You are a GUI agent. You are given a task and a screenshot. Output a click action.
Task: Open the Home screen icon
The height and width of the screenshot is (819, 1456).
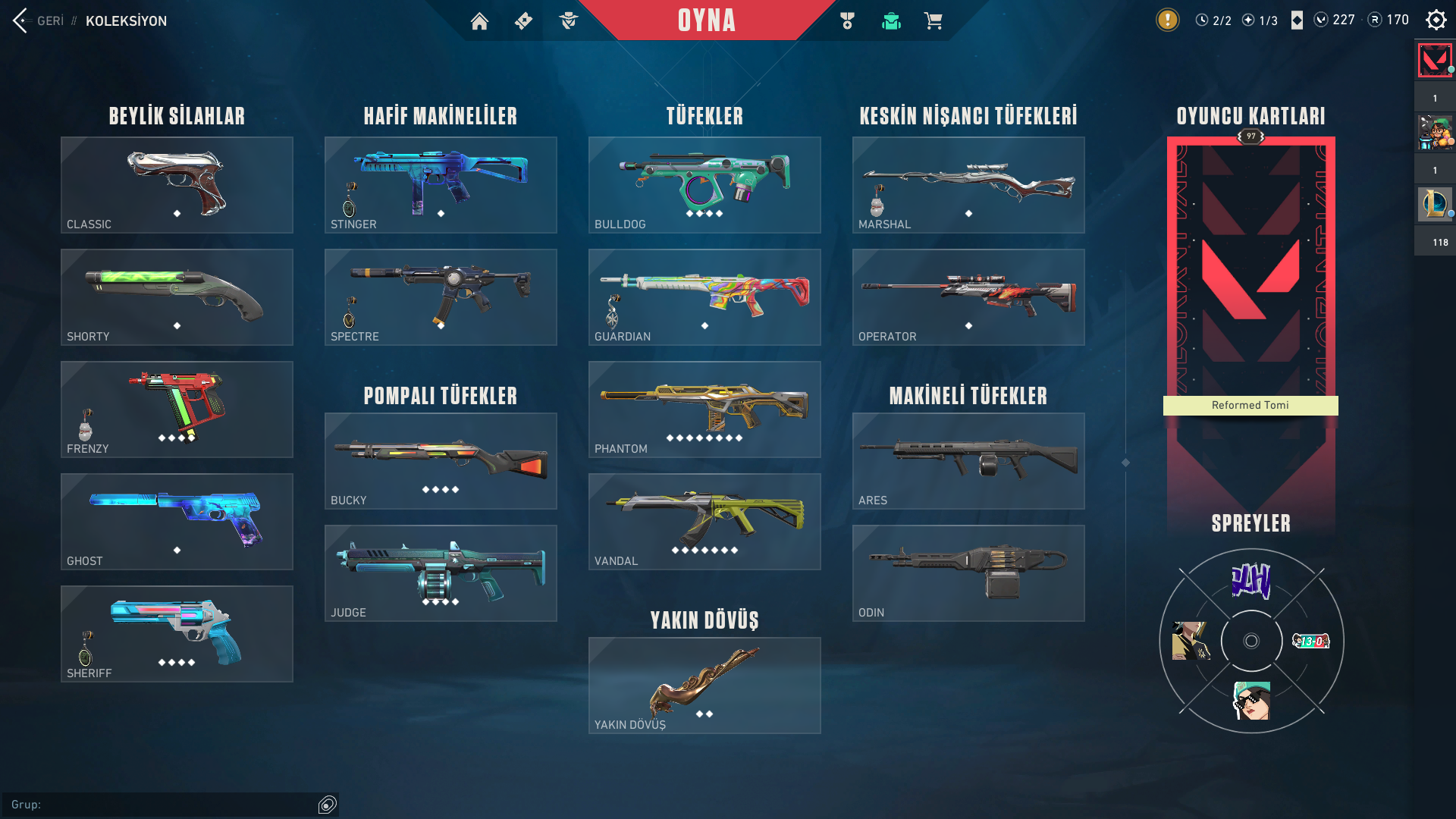tap(479, 20)
